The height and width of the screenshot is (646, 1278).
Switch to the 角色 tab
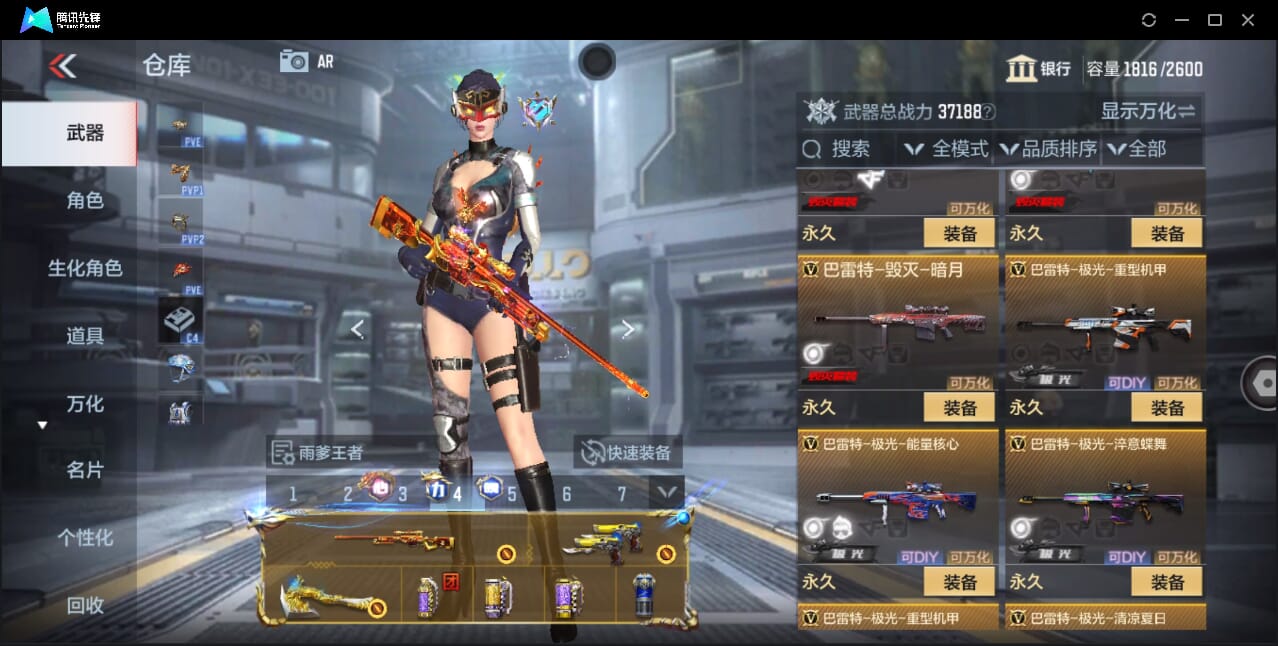[x=85, y=200]
